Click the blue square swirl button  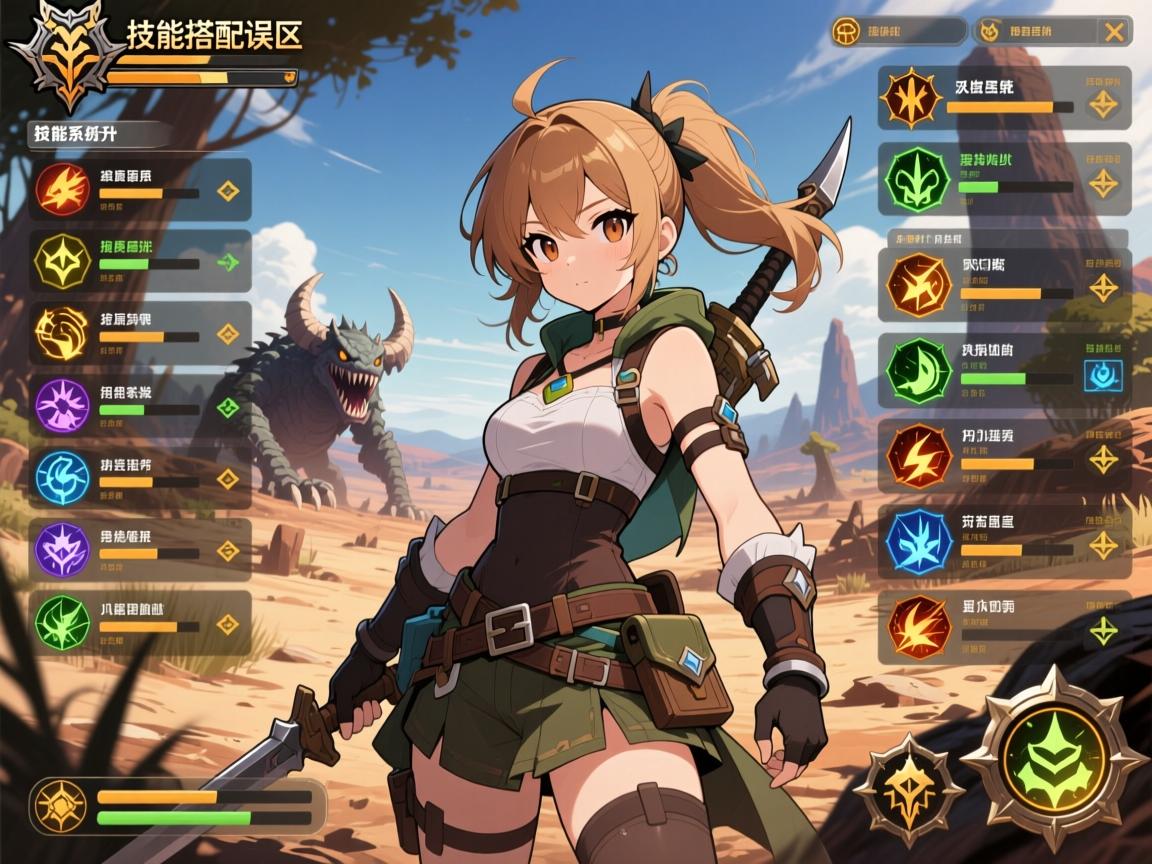point(1103,375)
